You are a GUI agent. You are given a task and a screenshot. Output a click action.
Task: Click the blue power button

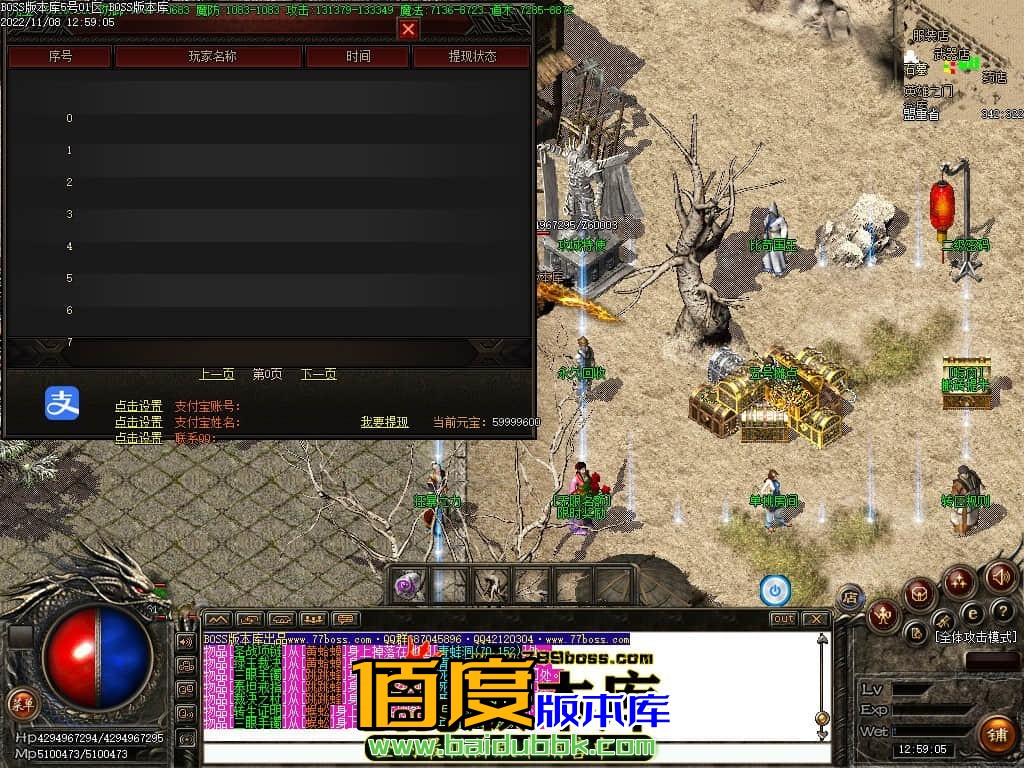(775, 591)
